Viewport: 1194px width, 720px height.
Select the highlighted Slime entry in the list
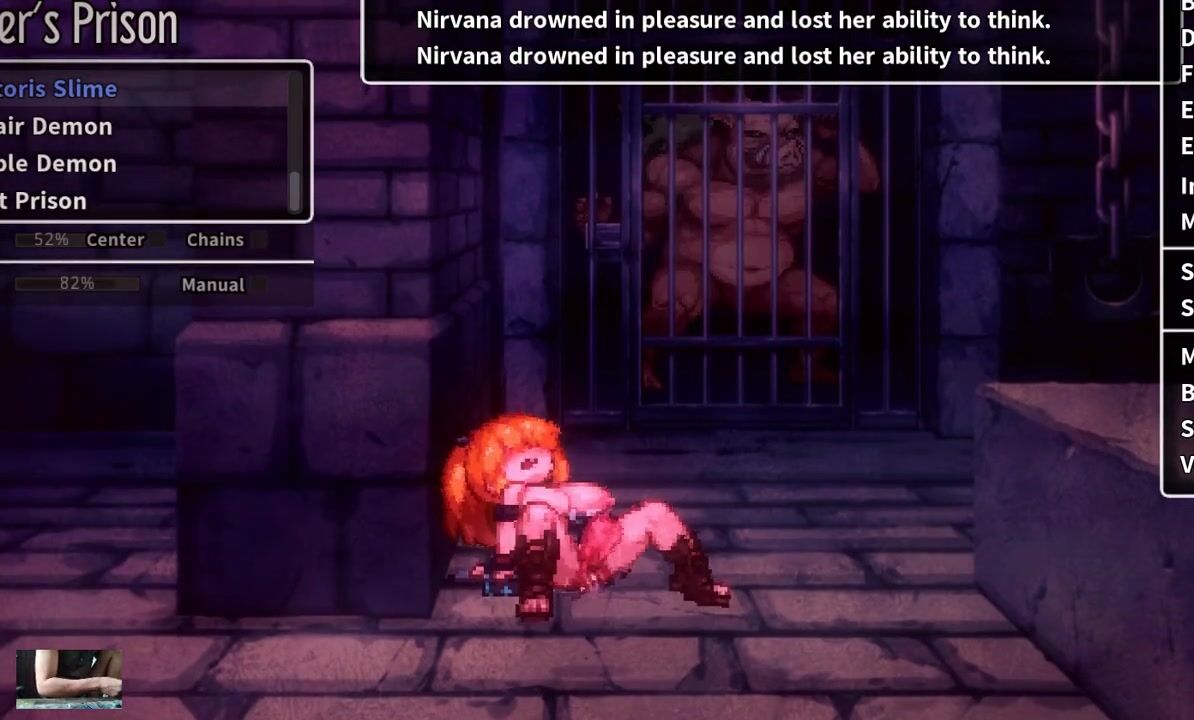60,89
